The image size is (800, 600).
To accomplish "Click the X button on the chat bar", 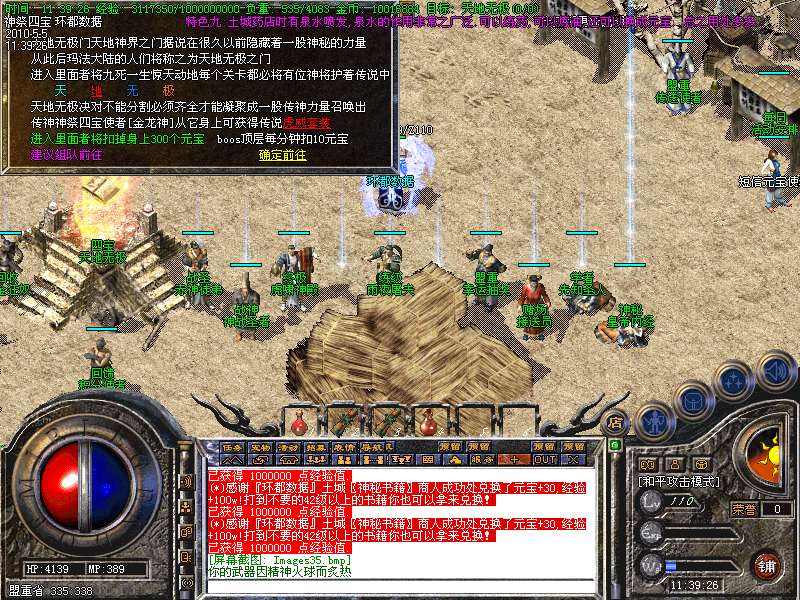I will (573, 459).
